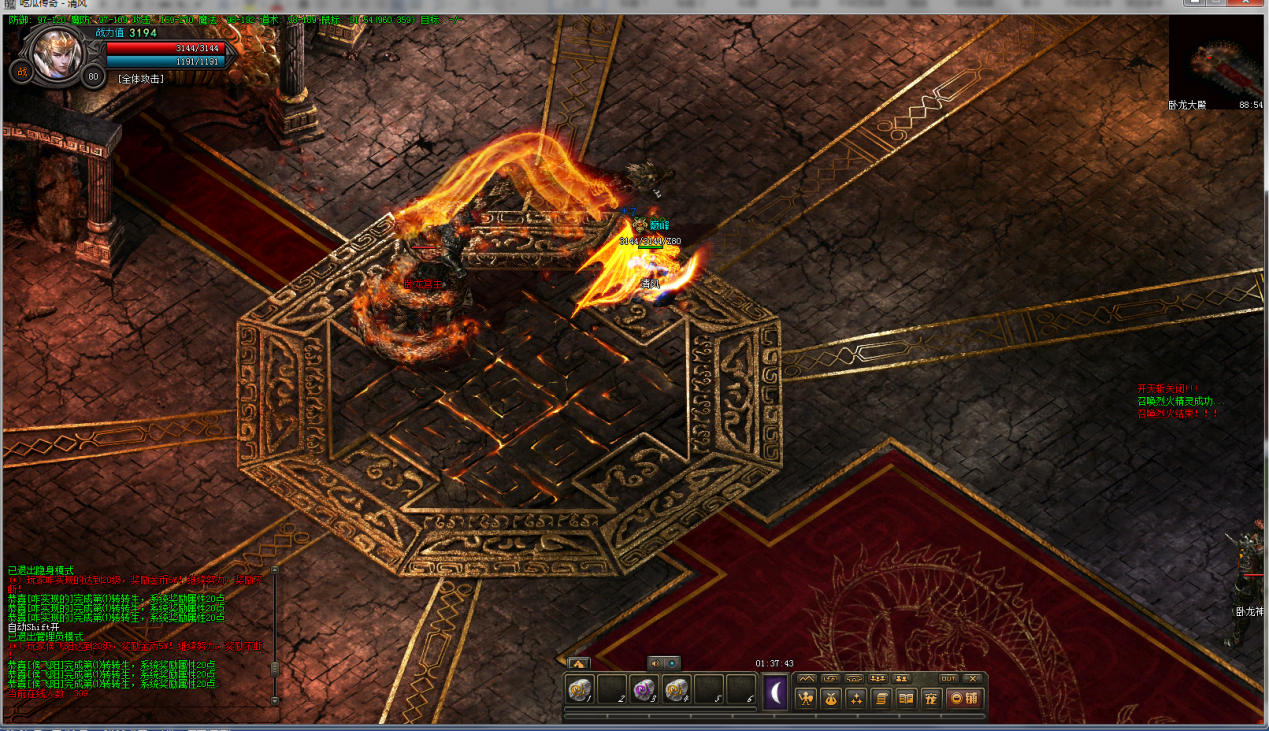Click the OUT logout button
This screenshot has height=731, width=1269.
click(x=948, y=678)
